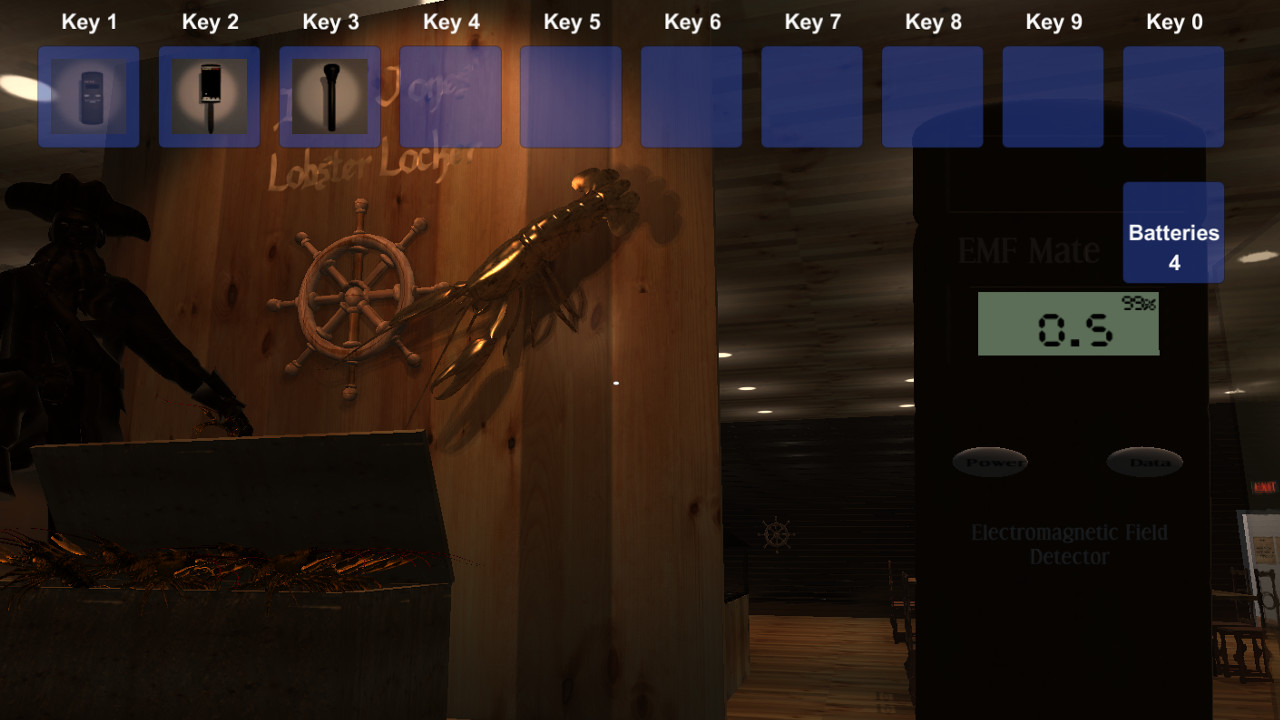Click the Electromagnetic Field Detector text
The image size is (1280, 720).
point(1068,544)
